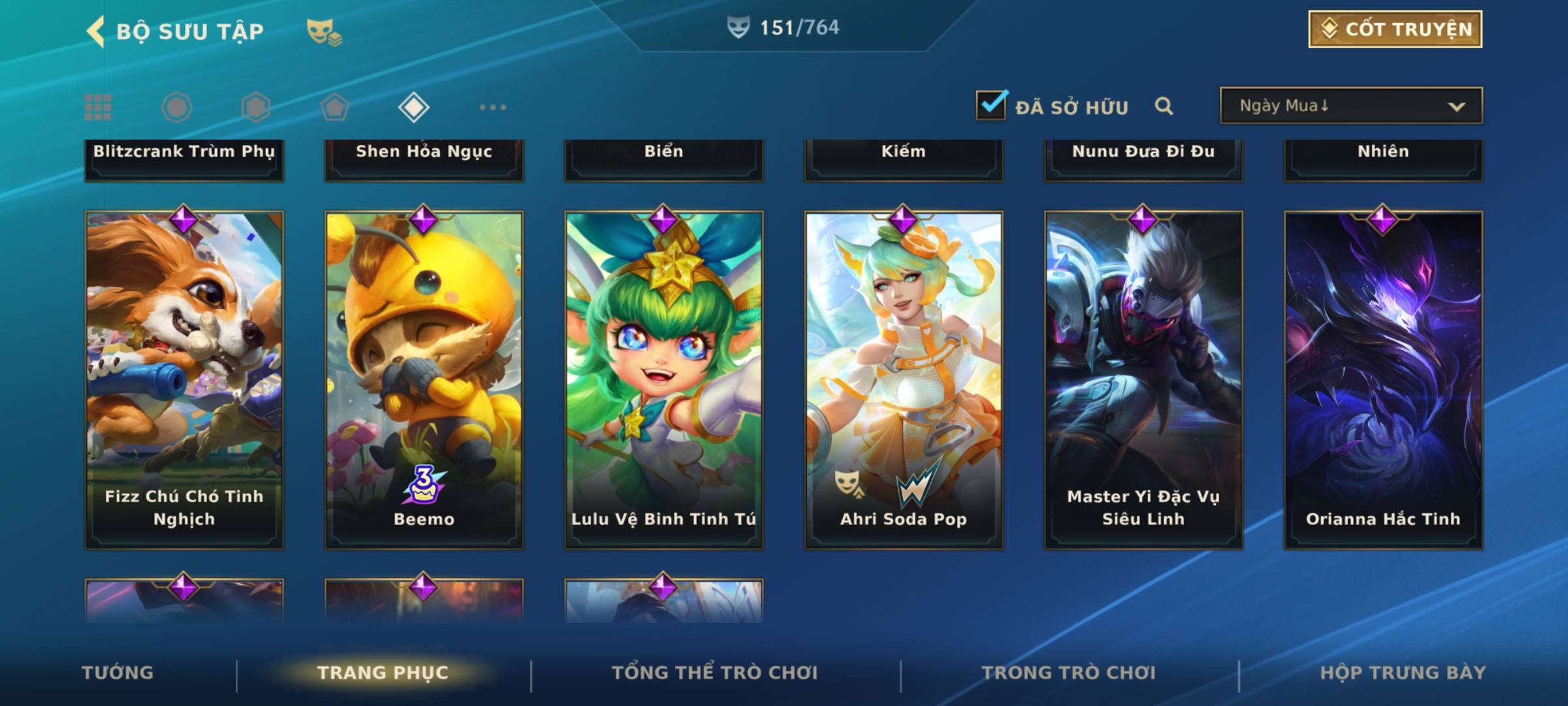Switch to the Trang Phục tab
1568x706 pixels.
click(383, 673)
